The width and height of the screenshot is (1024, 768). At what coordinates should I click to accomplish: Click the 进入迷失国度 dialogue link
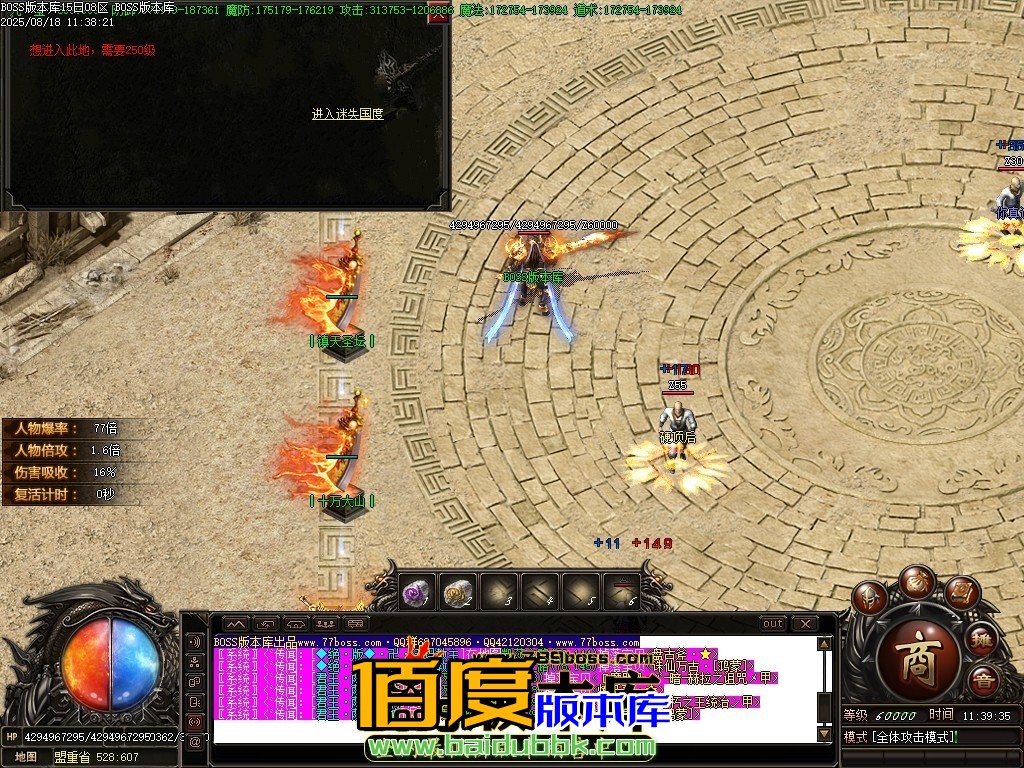point(347,114)
